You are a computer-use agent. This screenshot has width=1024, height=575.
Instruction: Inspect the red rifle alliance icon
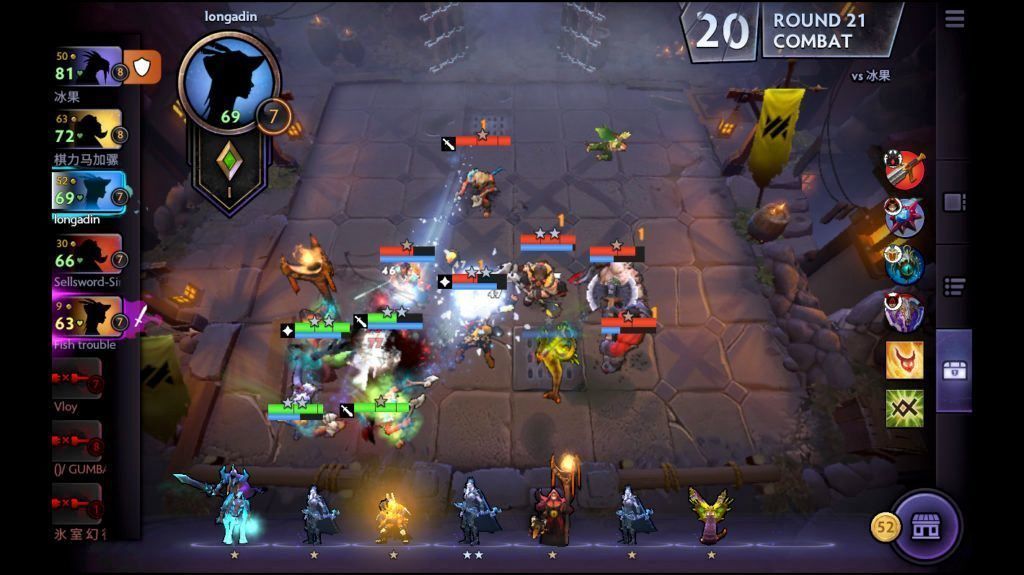click(904, 170)
